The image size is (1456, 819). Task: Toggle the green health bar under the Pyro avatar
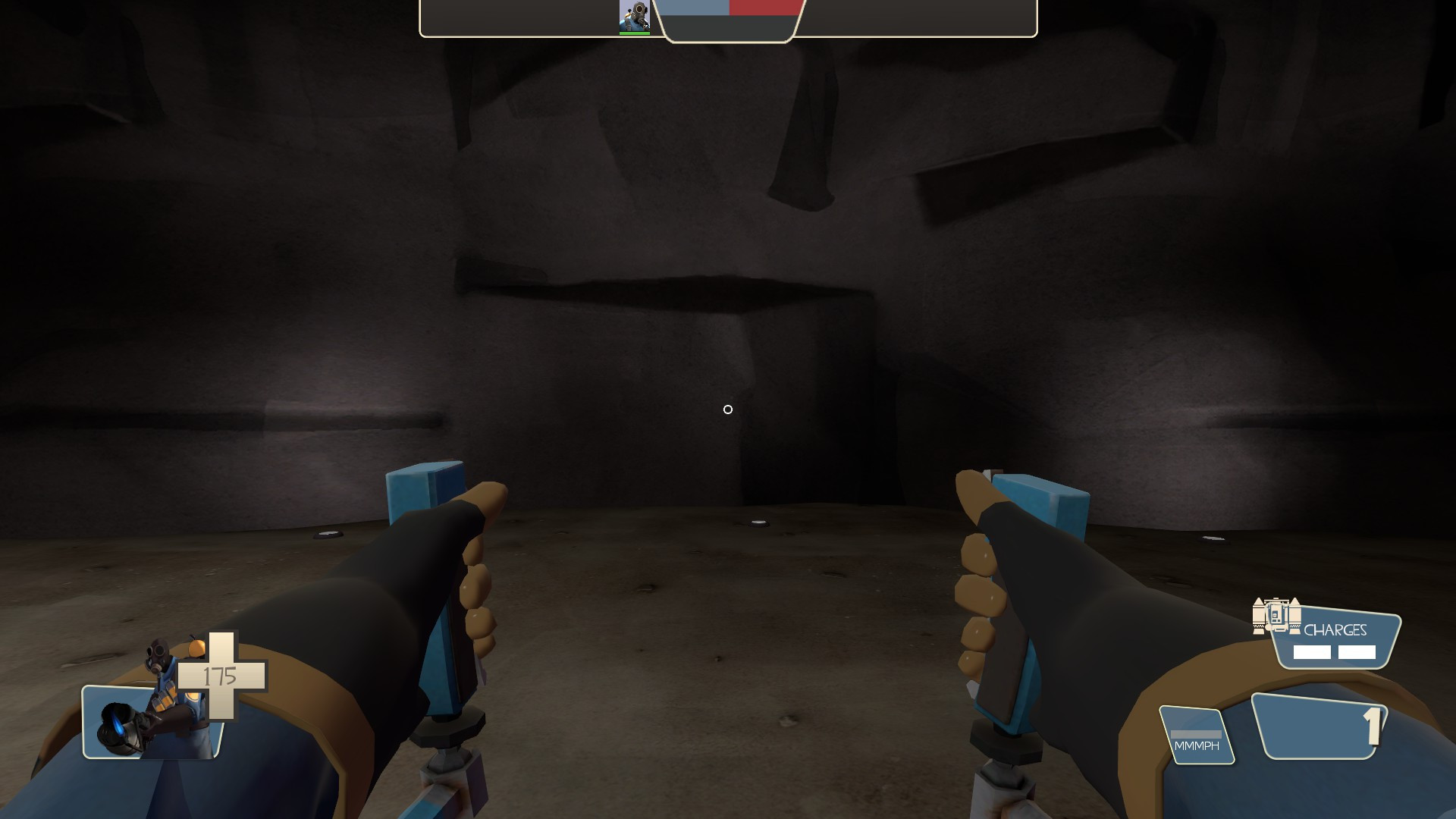(635, 32)
